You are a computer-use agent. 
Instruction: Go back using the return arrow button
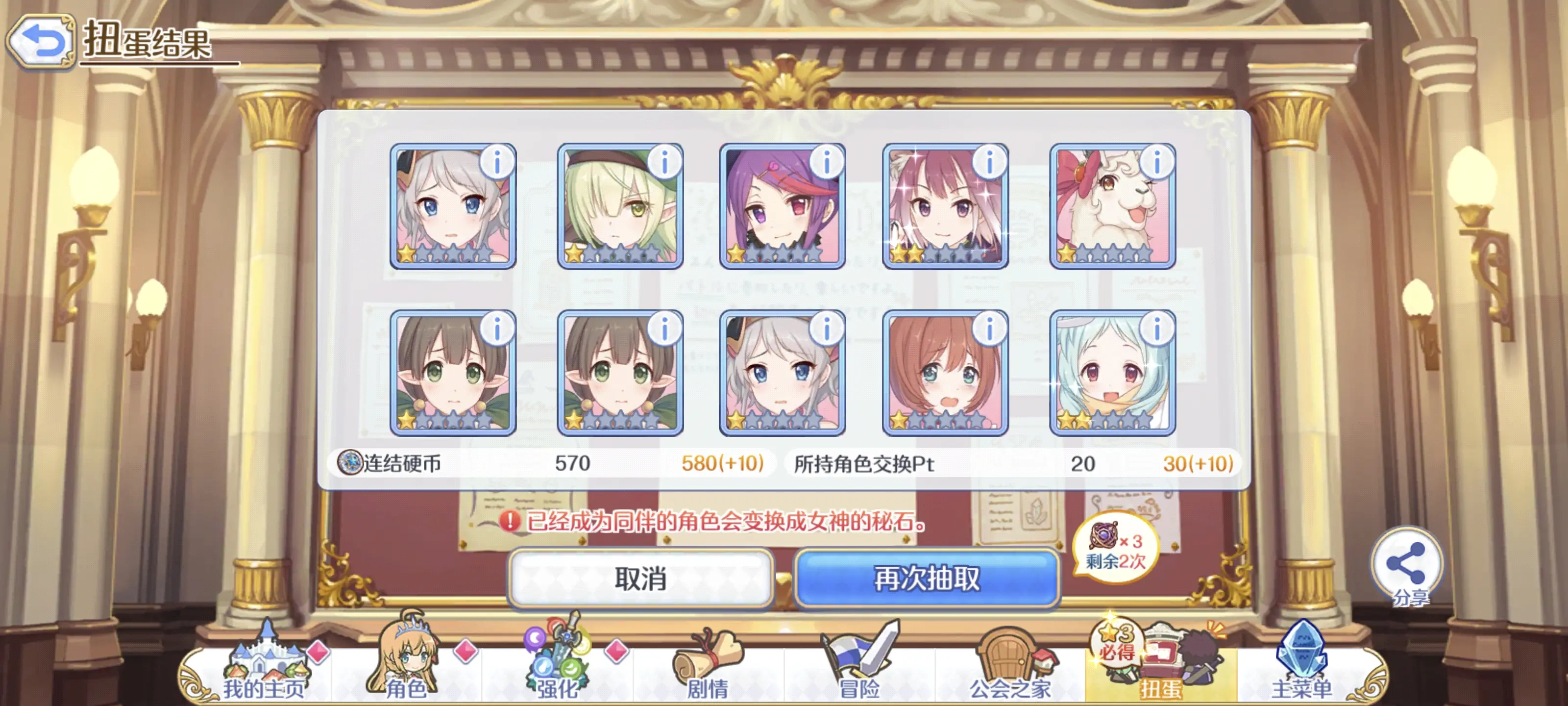[x=41, y=42]
